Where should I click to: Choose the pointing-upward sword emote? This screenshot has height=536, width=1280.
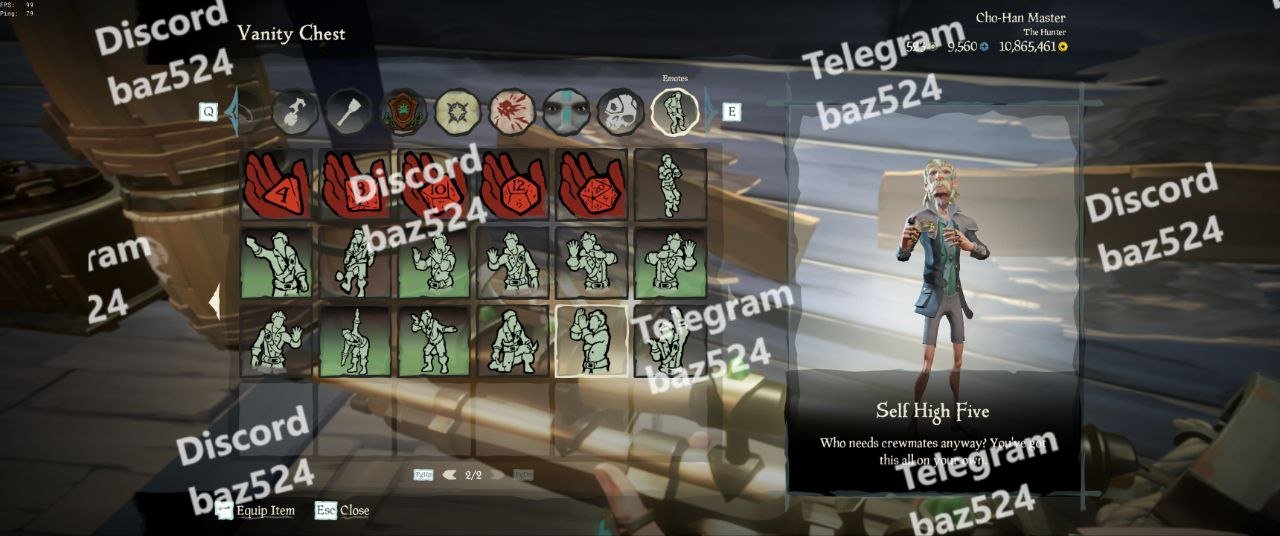coord(355,340)
